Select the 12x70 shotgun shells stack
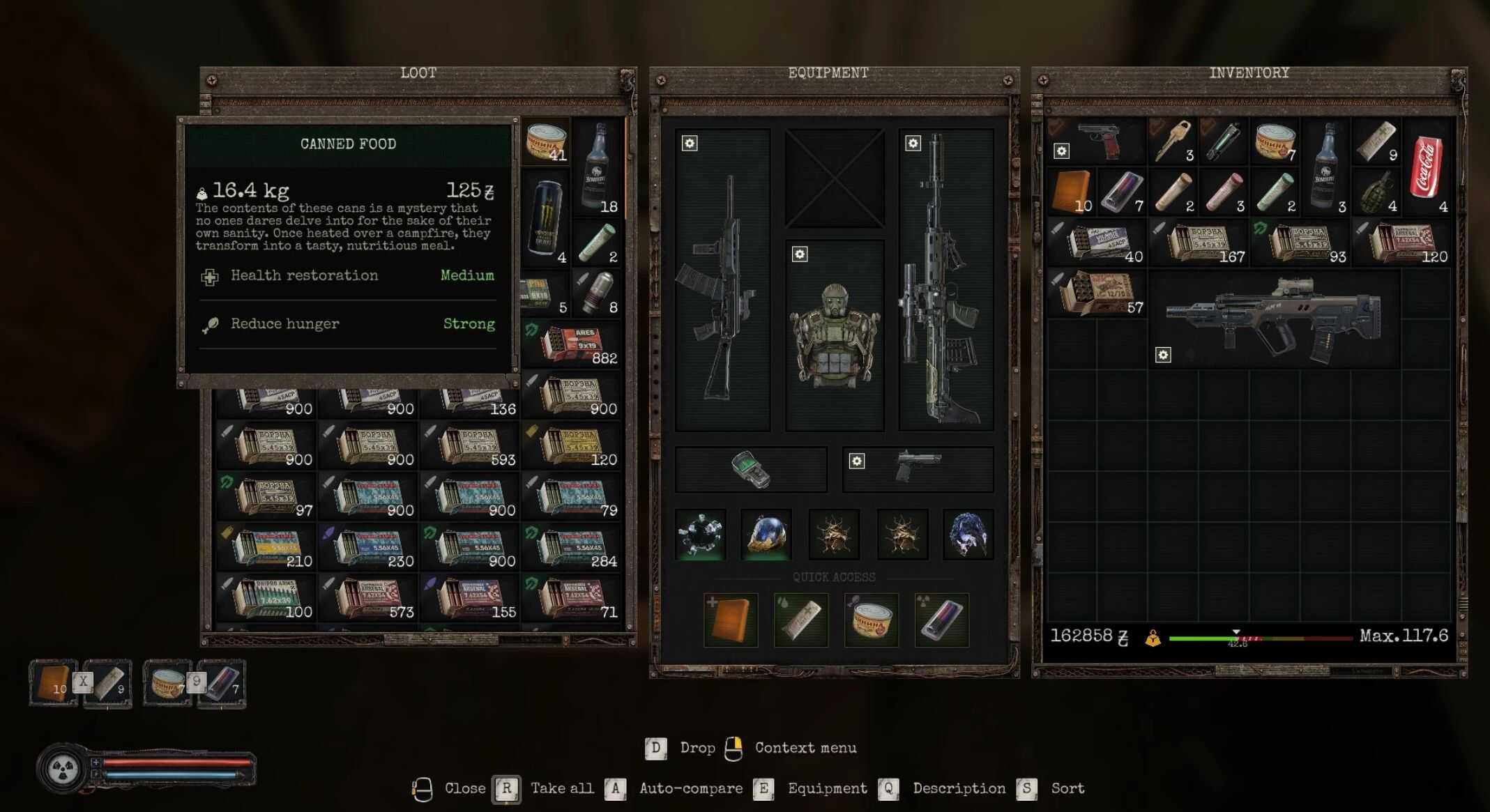Image resolution: width=1490 pixels, height=812 pixels. (1097, 293)
